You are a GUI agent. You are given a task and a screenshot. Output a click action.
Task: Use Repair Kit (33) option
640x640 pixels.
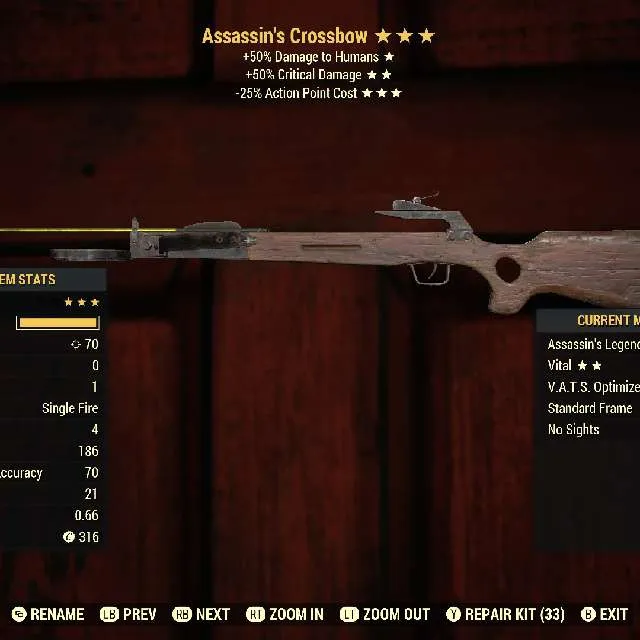[x=505, y=614]
